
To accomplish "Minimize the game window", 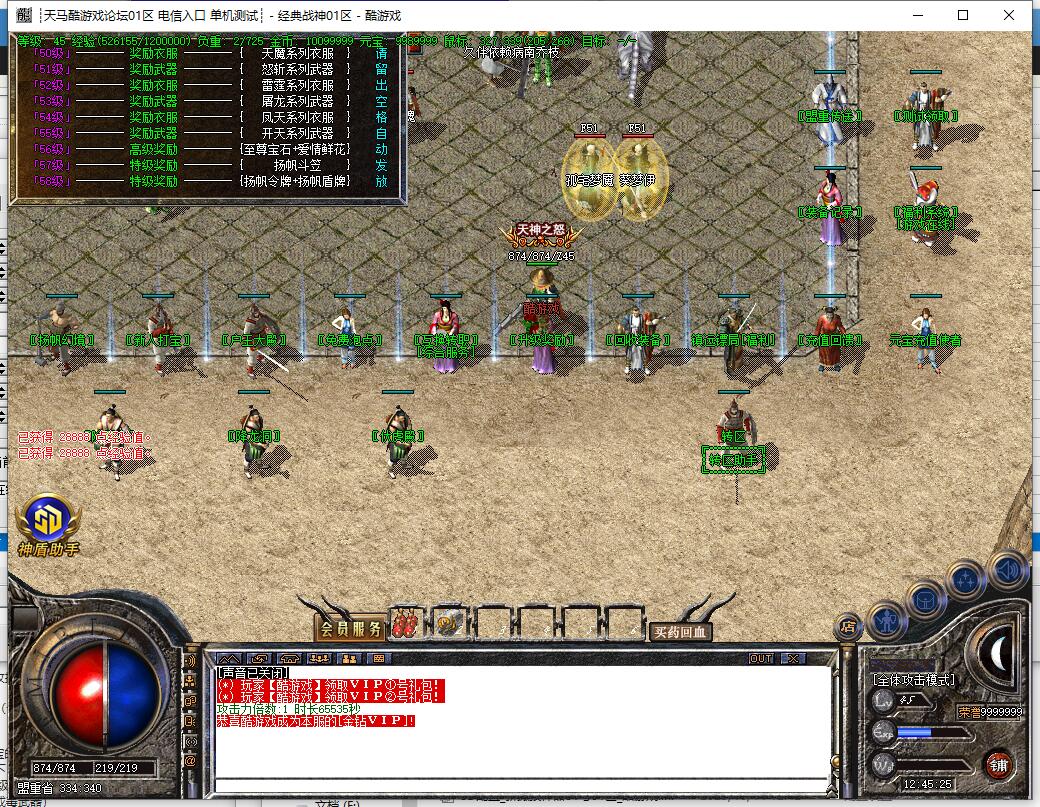I will point(918,15).
